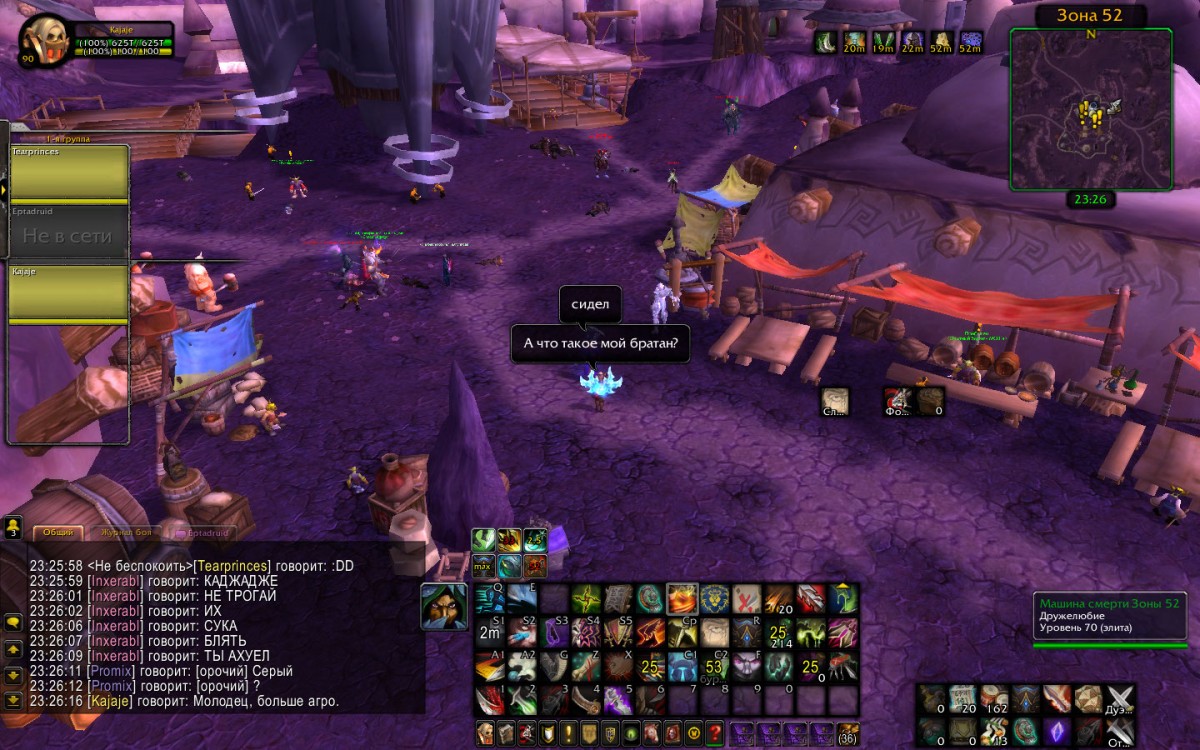Click the 20m buff icon
The image size is (1200, 750).
854,42
